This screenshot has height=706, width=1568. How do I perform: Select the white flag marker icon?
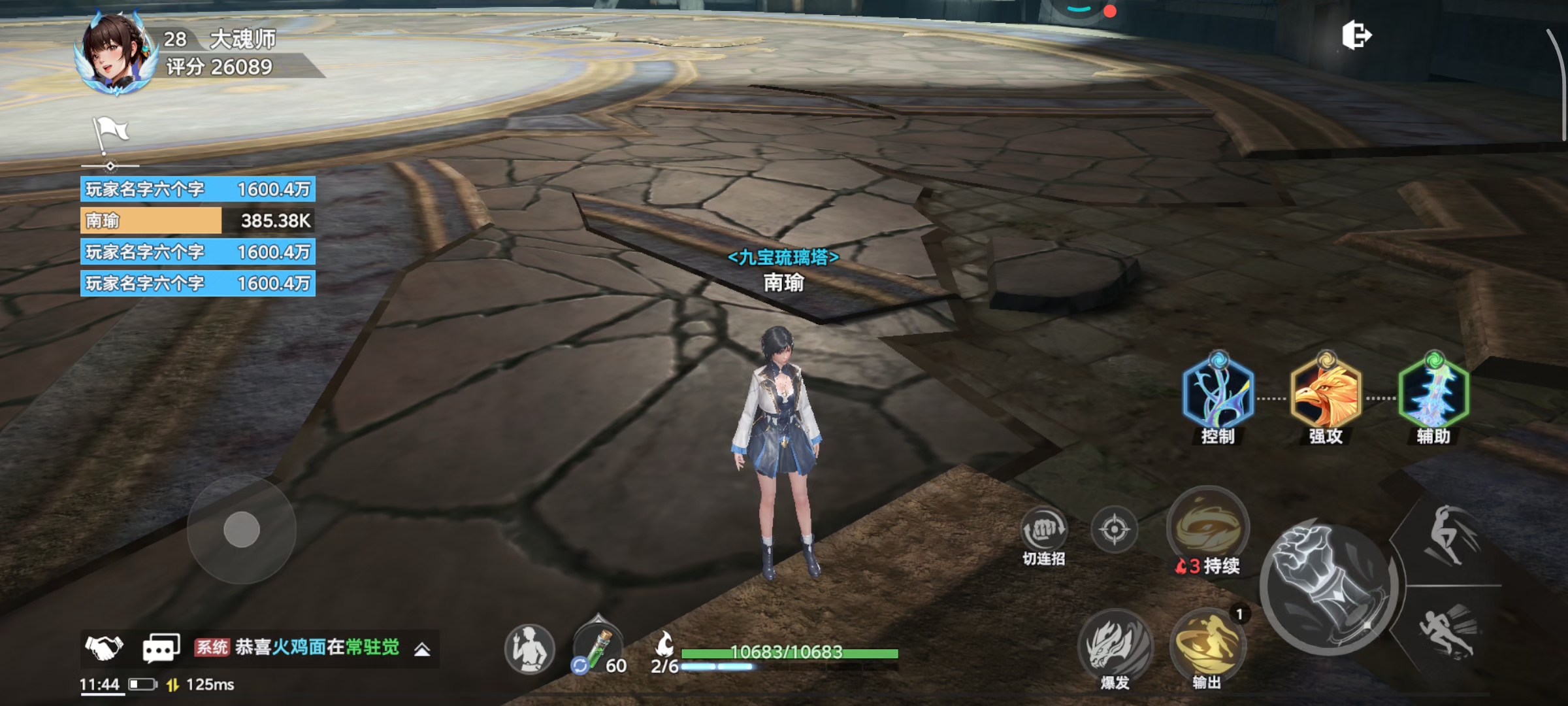click(110, 134)
